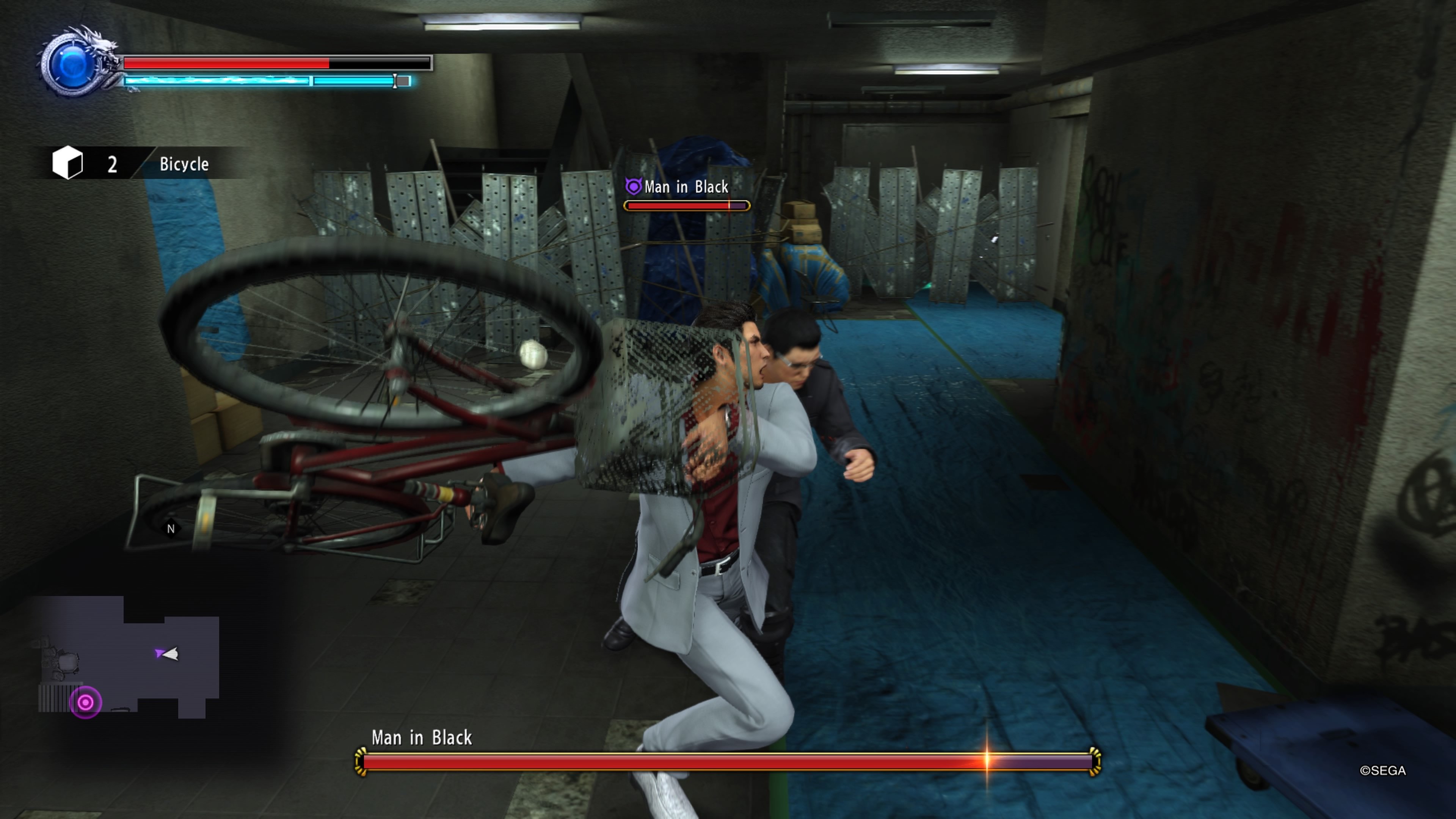Click the N compass direction marker
This screenshot has width=1456, height=819.
pyautogui.click(x=171, y=528)
